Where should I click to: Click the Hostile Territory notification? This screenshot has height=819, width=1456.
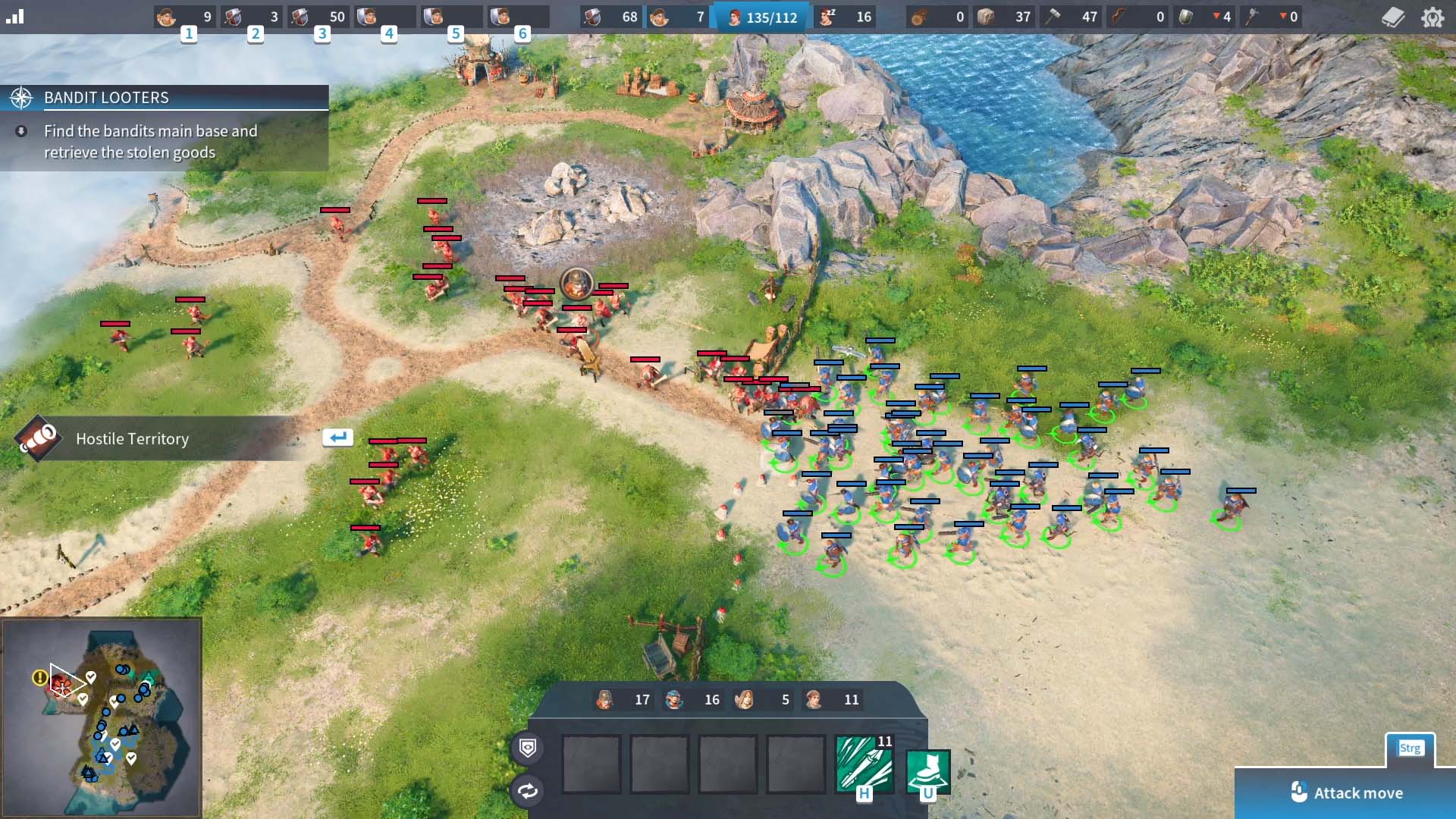pyautogui.click(x=132, y=438)
